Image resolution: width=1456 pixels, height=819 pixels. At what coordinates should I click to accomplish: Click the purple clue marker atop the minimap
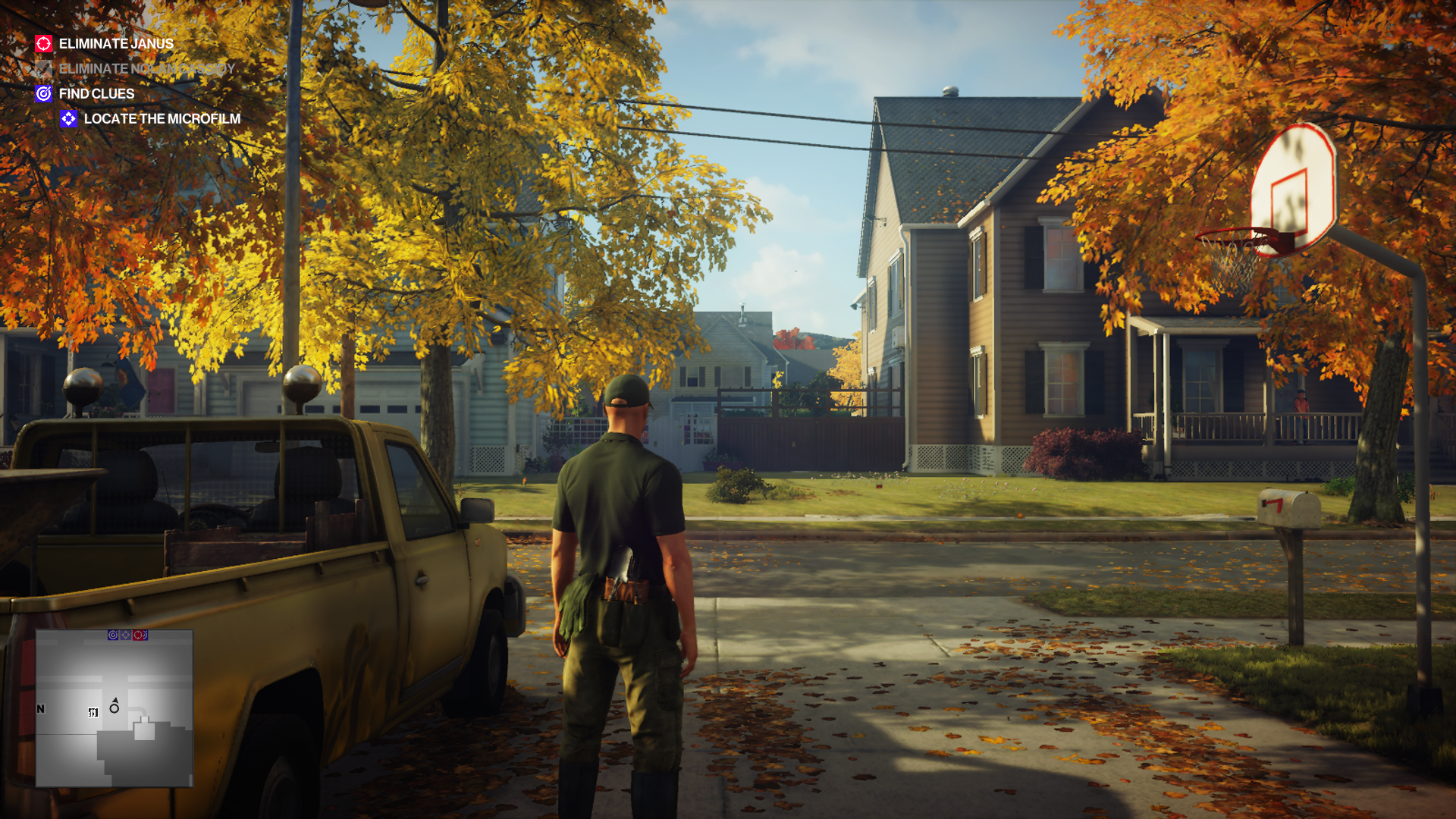(112, 635)
